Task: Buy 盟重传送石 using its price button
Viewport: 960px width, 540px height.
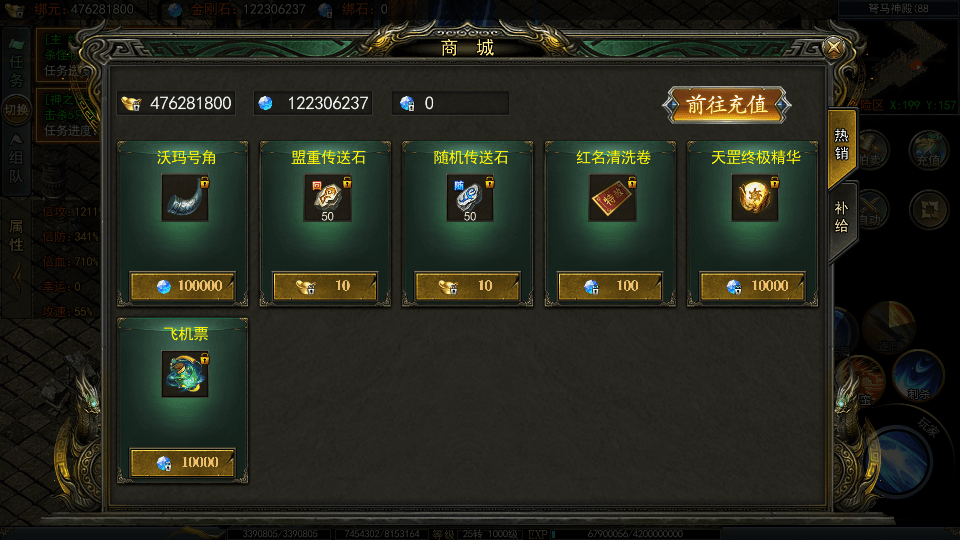Action: tap(325, 286)
